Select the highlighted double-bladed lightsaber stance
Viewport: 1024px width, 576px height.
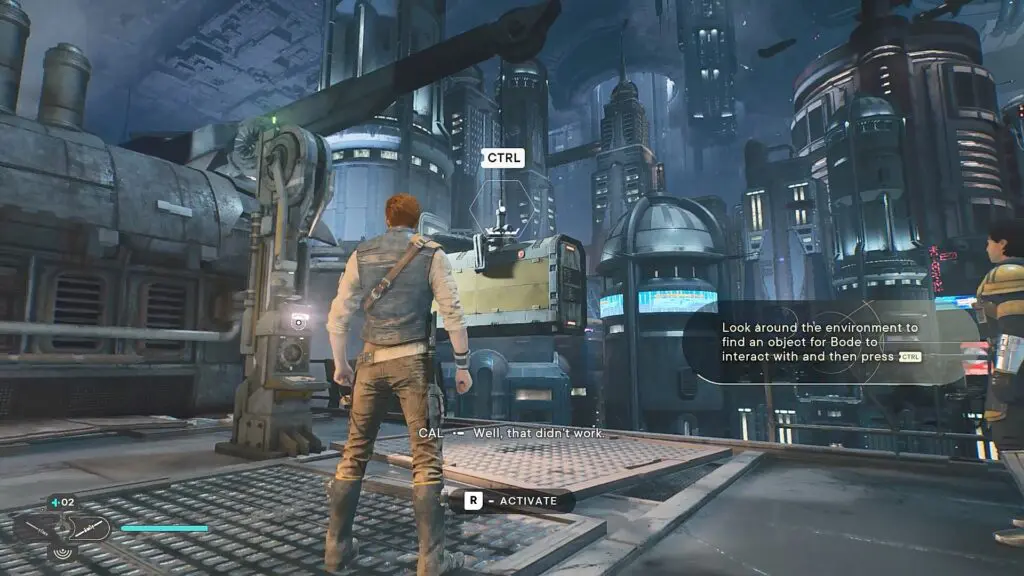(x=90, y=527)
